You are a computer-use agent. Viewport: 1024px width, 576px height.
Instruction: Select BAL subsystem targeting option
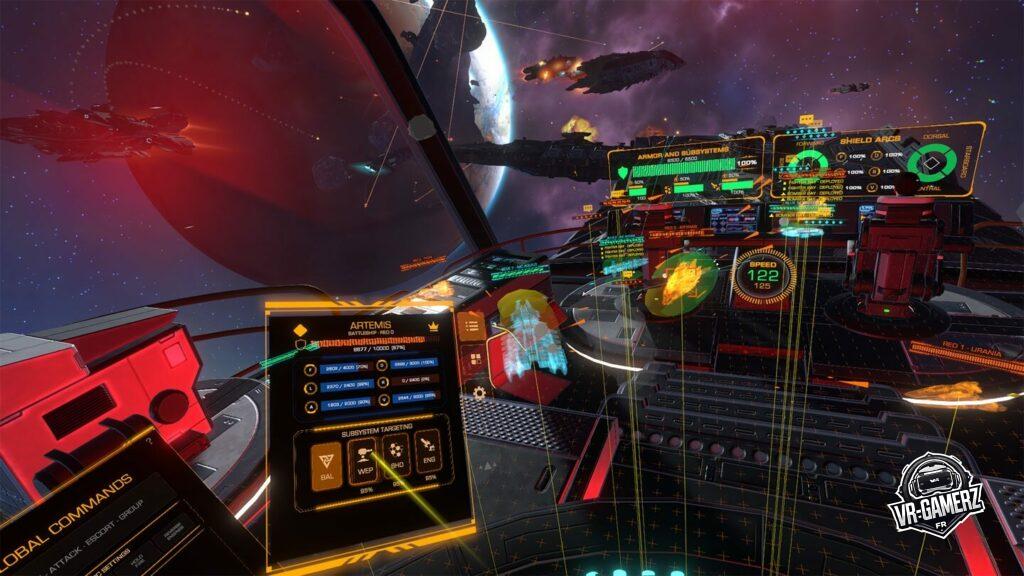328,461
